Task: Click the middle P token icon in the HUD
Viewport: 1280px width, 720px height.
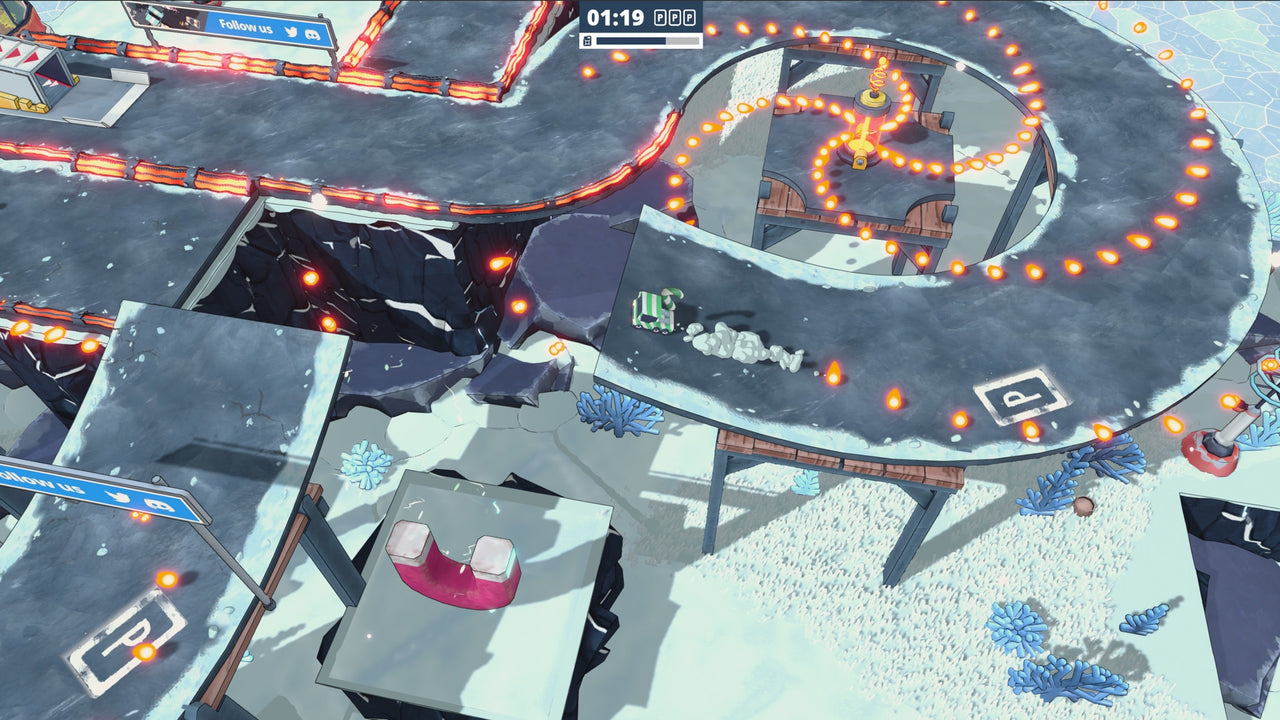Action: 674,18
